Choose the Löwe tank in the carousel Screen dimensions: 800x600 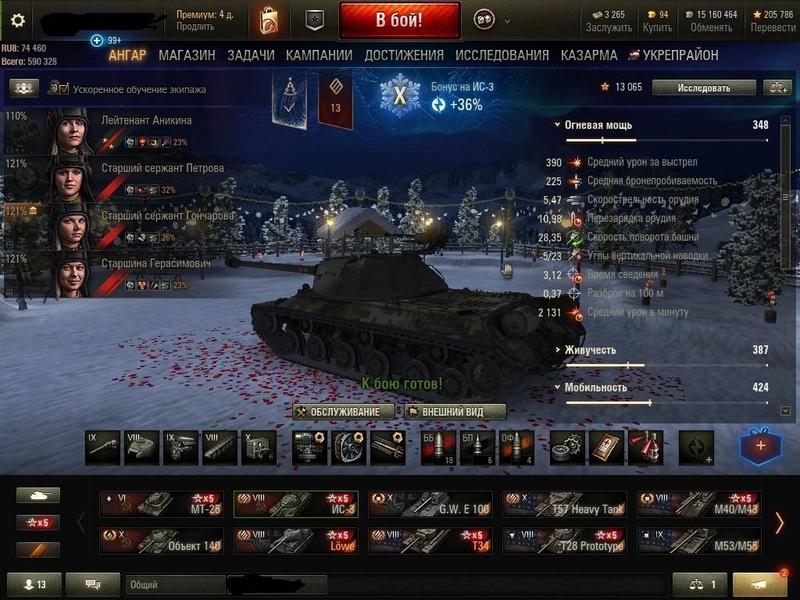[x=296, y=541]
